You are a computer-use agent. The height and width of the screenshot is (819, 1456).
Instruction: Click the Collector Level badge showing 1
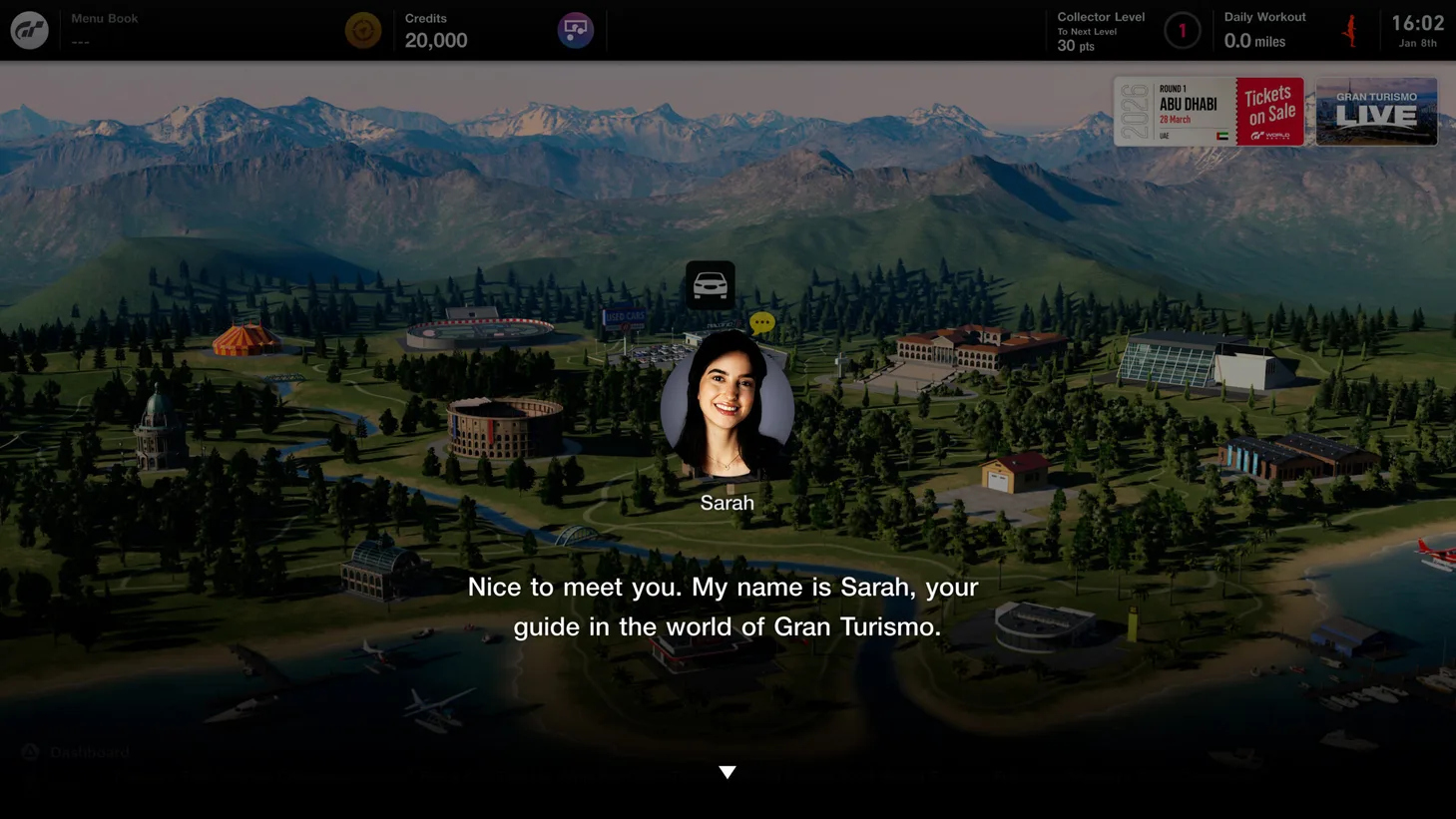1183,30
